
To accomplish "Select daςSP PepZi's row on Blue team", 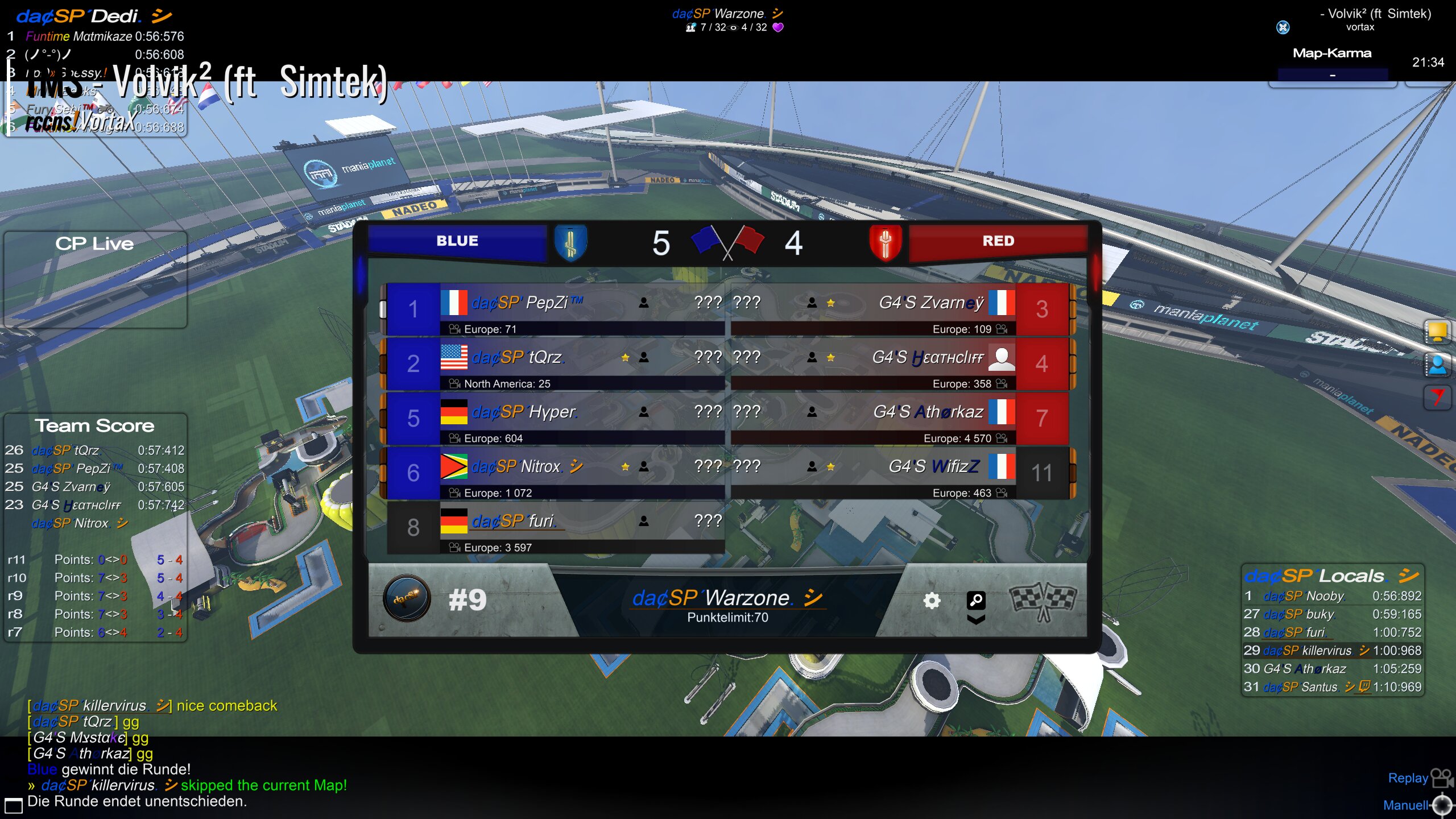I will [x=555, y=309].
